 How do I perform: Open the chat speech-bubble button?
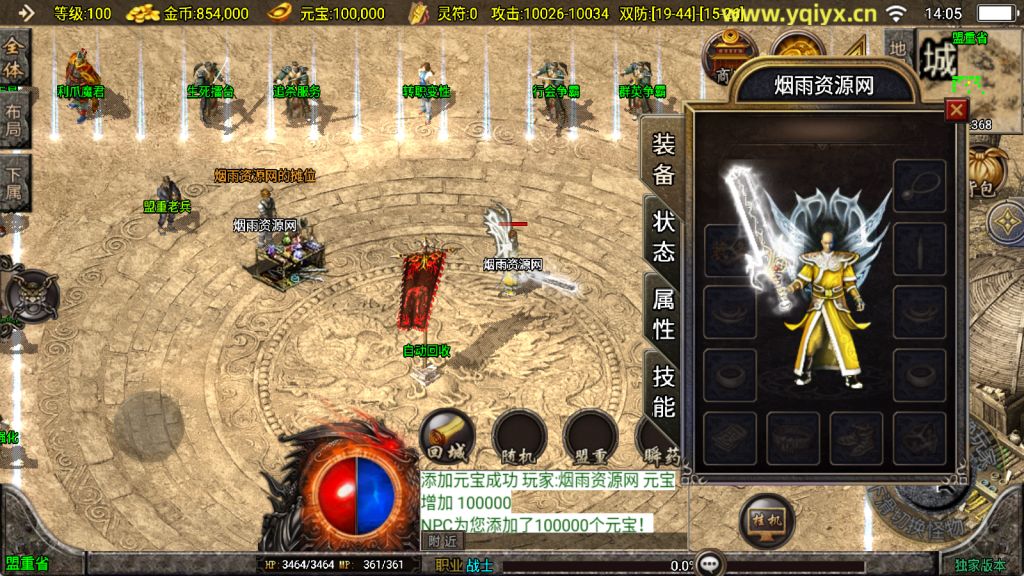click(x=710, y=563)
